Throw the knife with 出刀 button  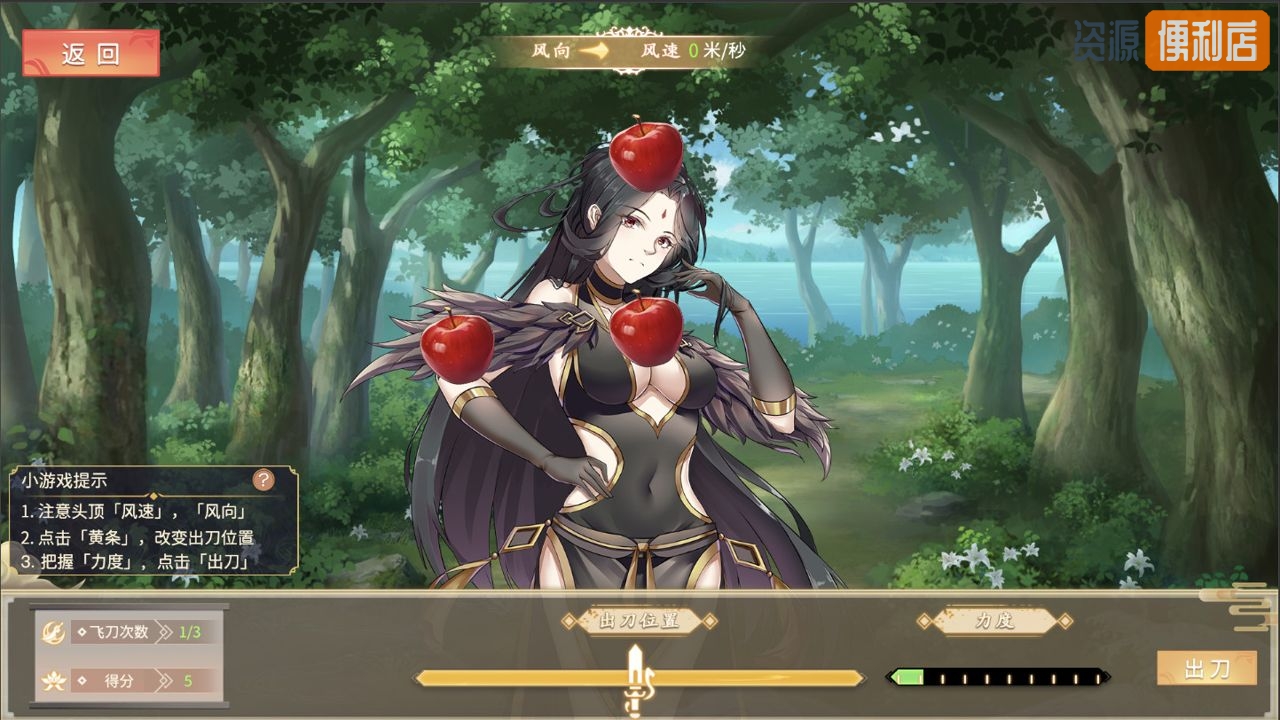pos(1206,668)
